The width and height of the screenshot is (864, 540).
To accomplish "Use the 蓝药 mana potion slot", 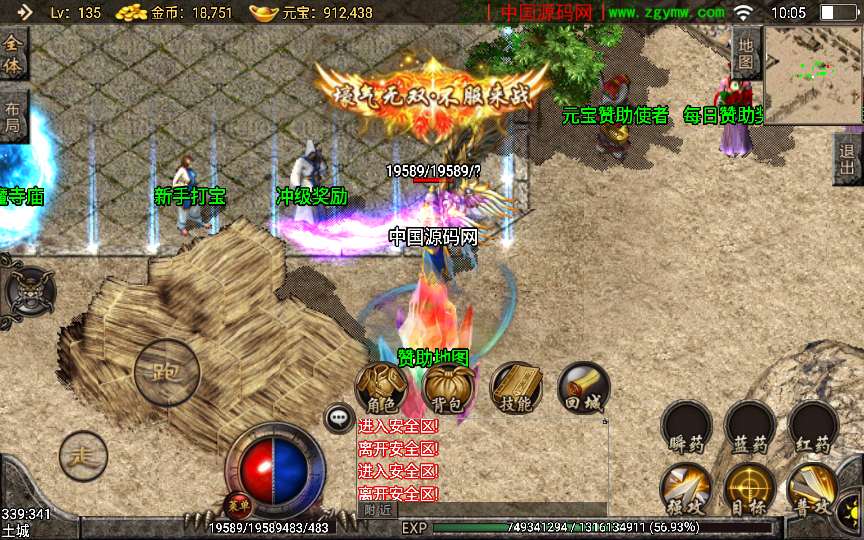I will (x=750, y=426).
